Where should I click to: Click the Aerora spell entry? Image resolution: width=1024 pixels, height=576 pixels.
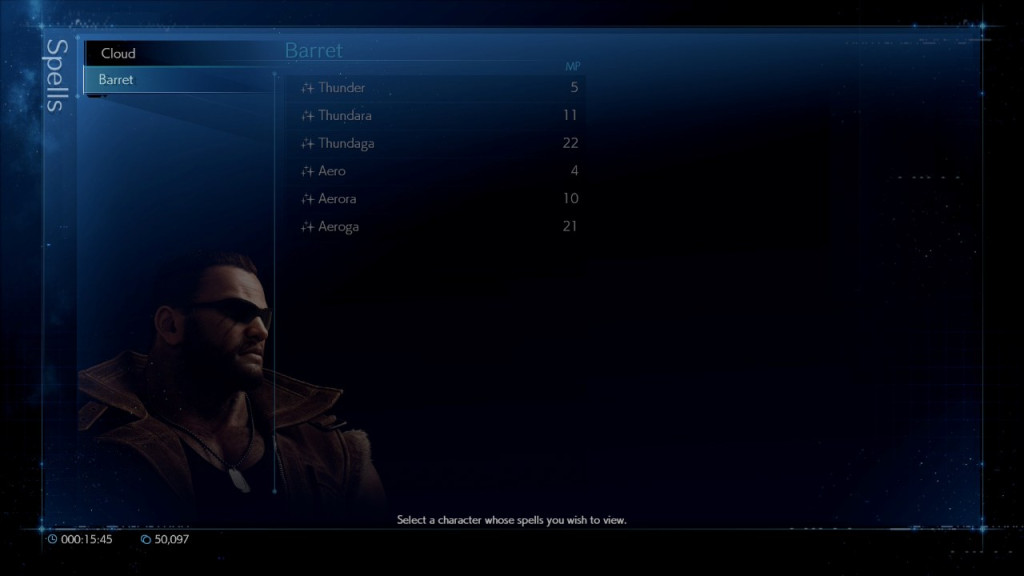pyautogui.click(x=337, y=199)
